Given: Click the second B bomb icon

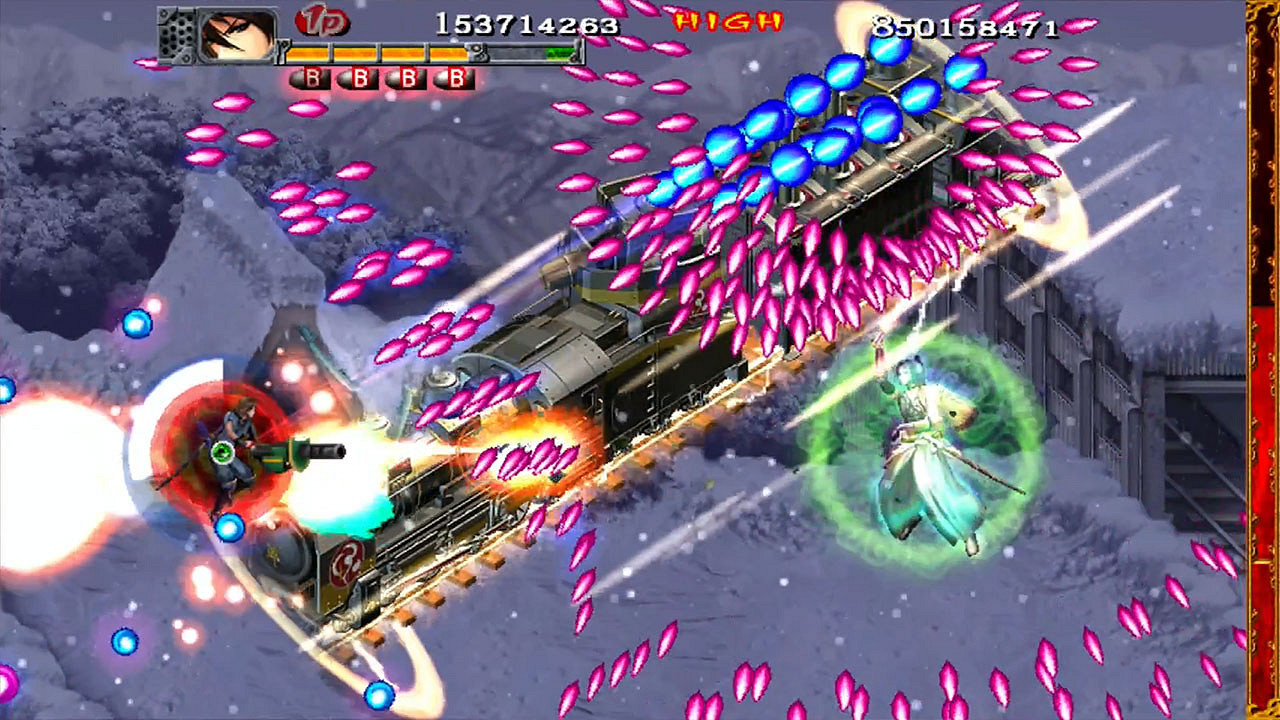Looking at the screenshot, I should (360, 77).
